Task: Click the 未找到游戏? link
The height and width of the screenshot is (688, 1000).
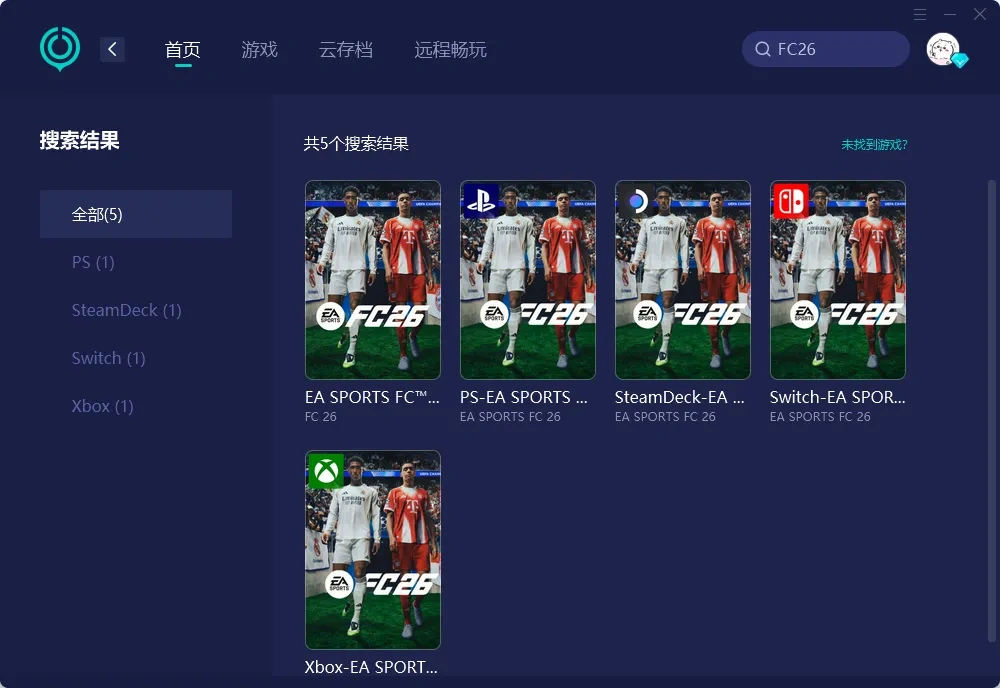Action: [874, 145]
